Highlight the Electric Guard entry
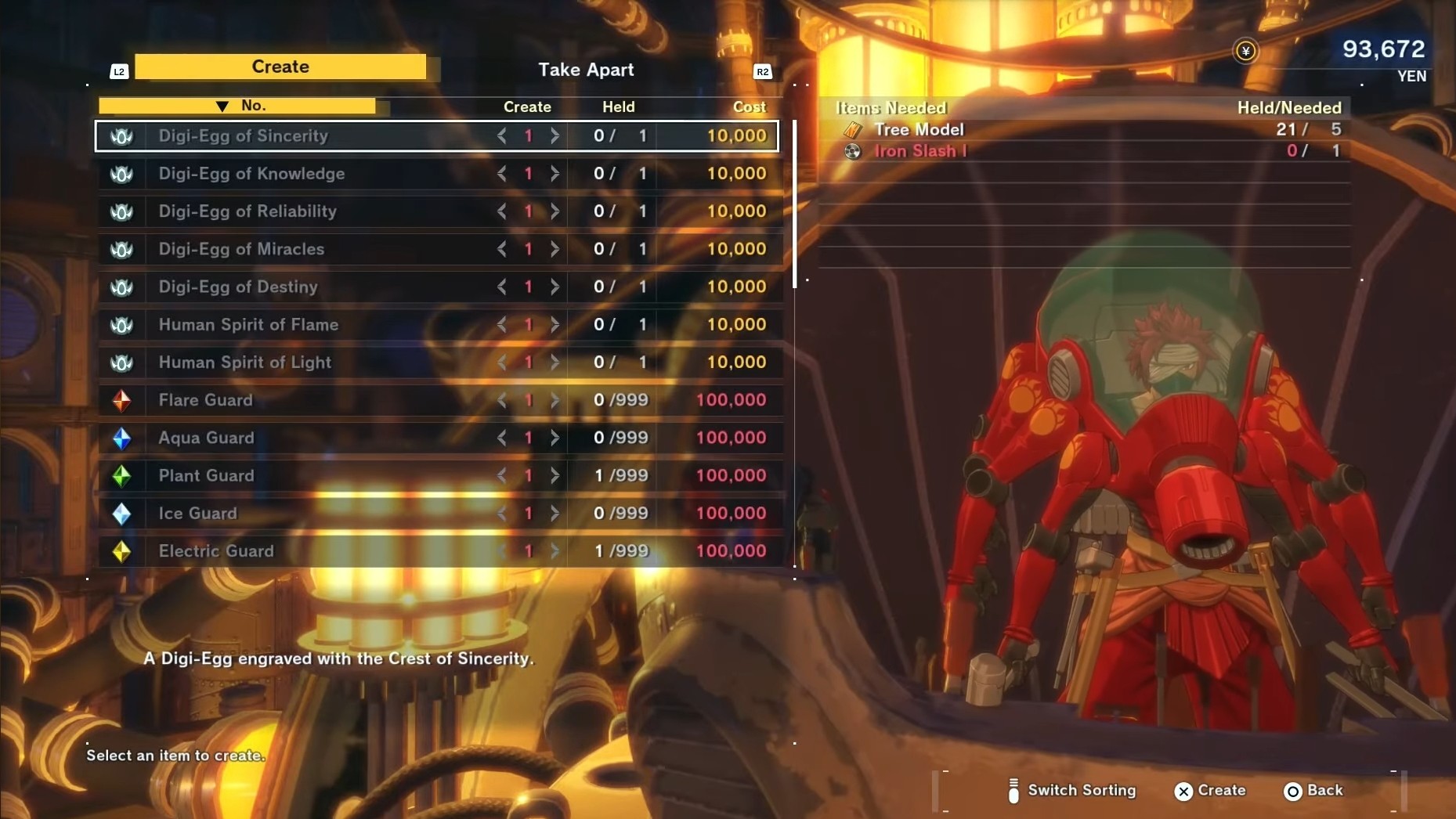Image resolution: width=1456 pixels, height=819 pixels. pos(216,551)
